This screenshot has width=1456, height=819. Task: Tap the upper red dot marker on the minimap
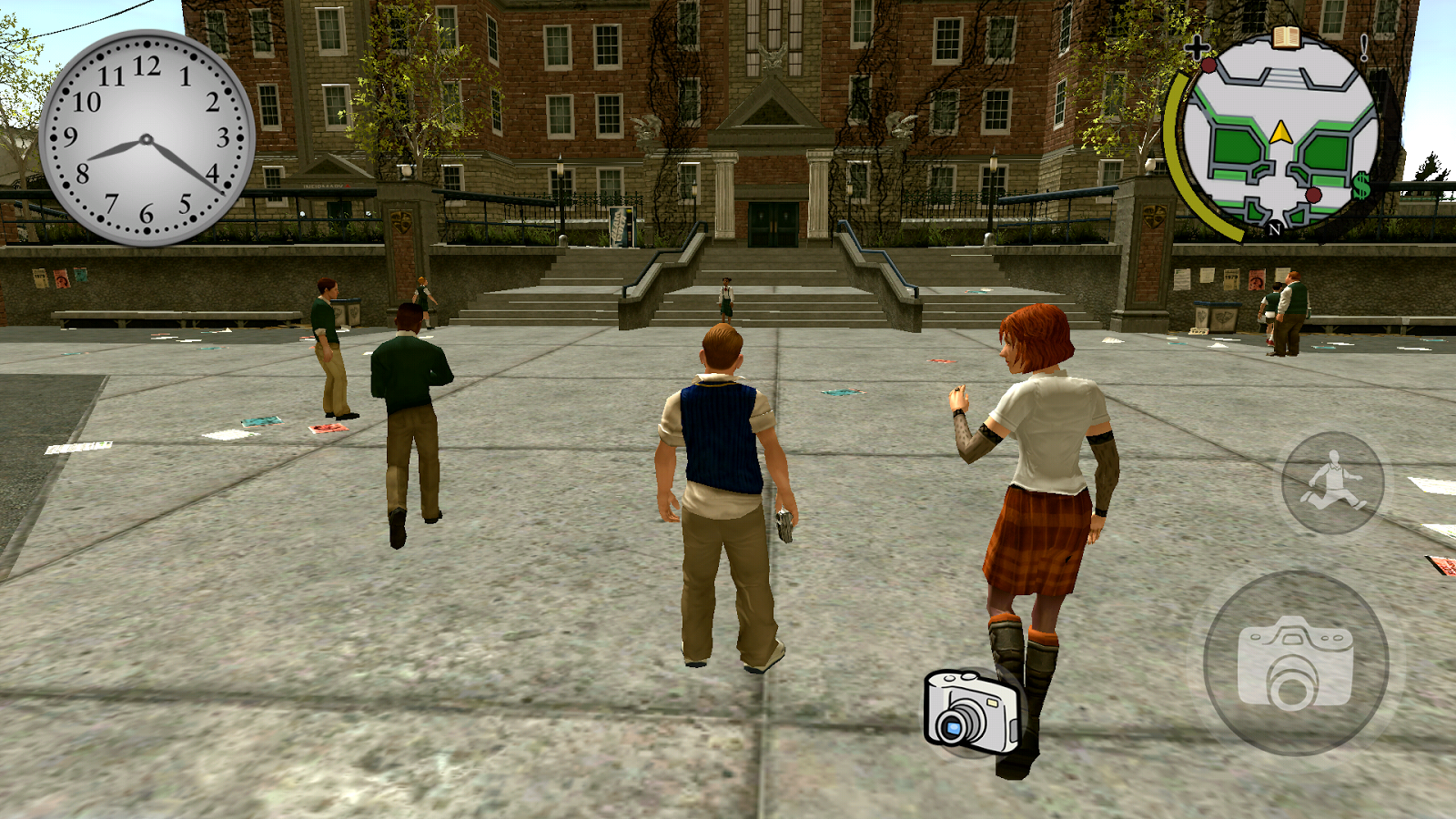pos(1210,65)
